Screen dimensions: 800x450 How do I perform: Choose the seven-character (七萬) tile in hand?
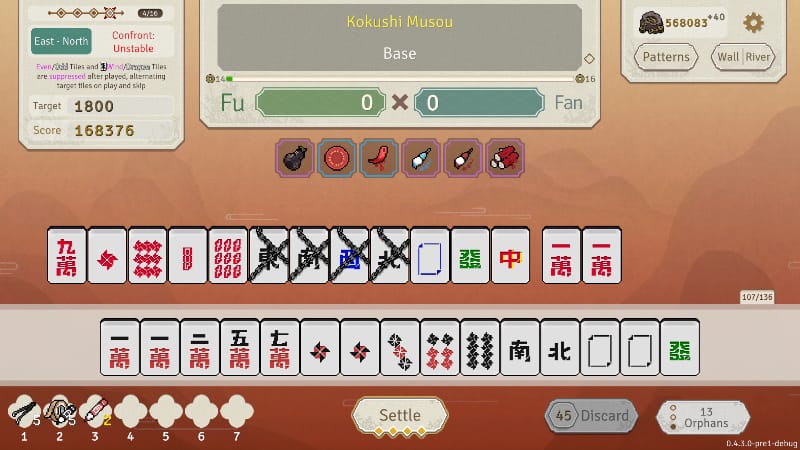tap(279, 348)
